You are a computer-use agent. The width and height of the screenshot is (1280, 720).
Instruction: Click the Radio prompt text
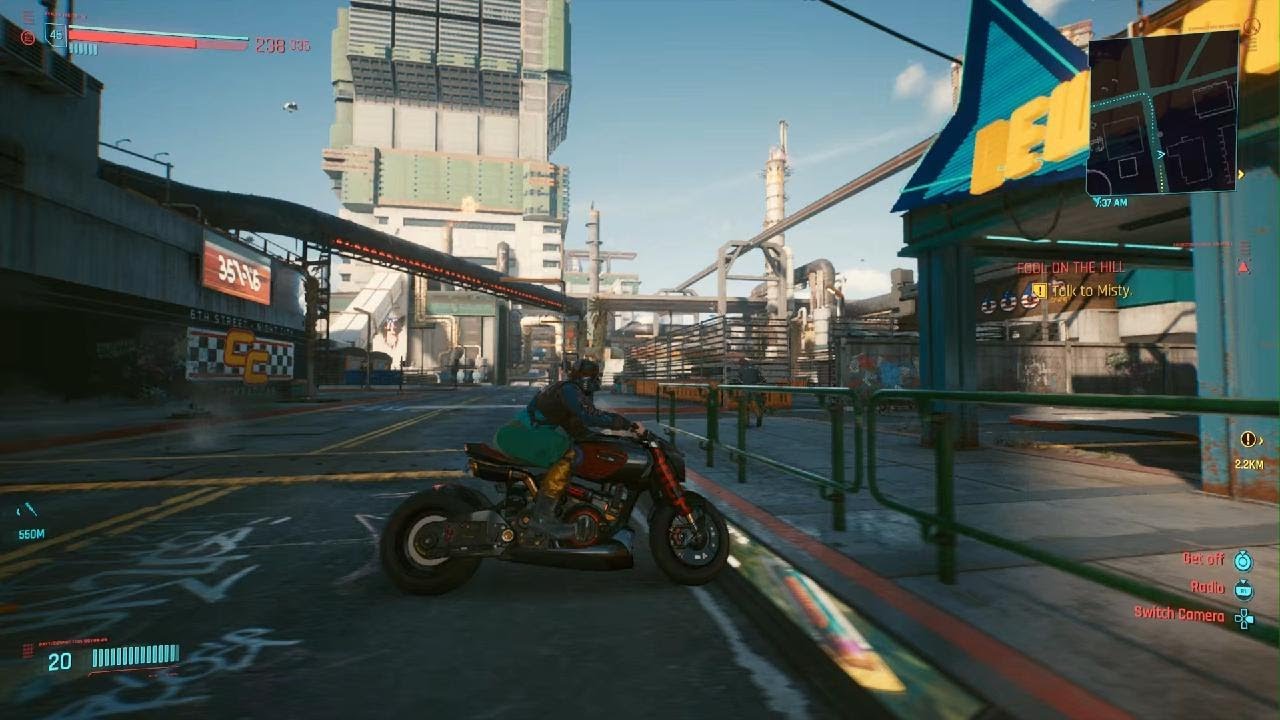pos(1207,588)
